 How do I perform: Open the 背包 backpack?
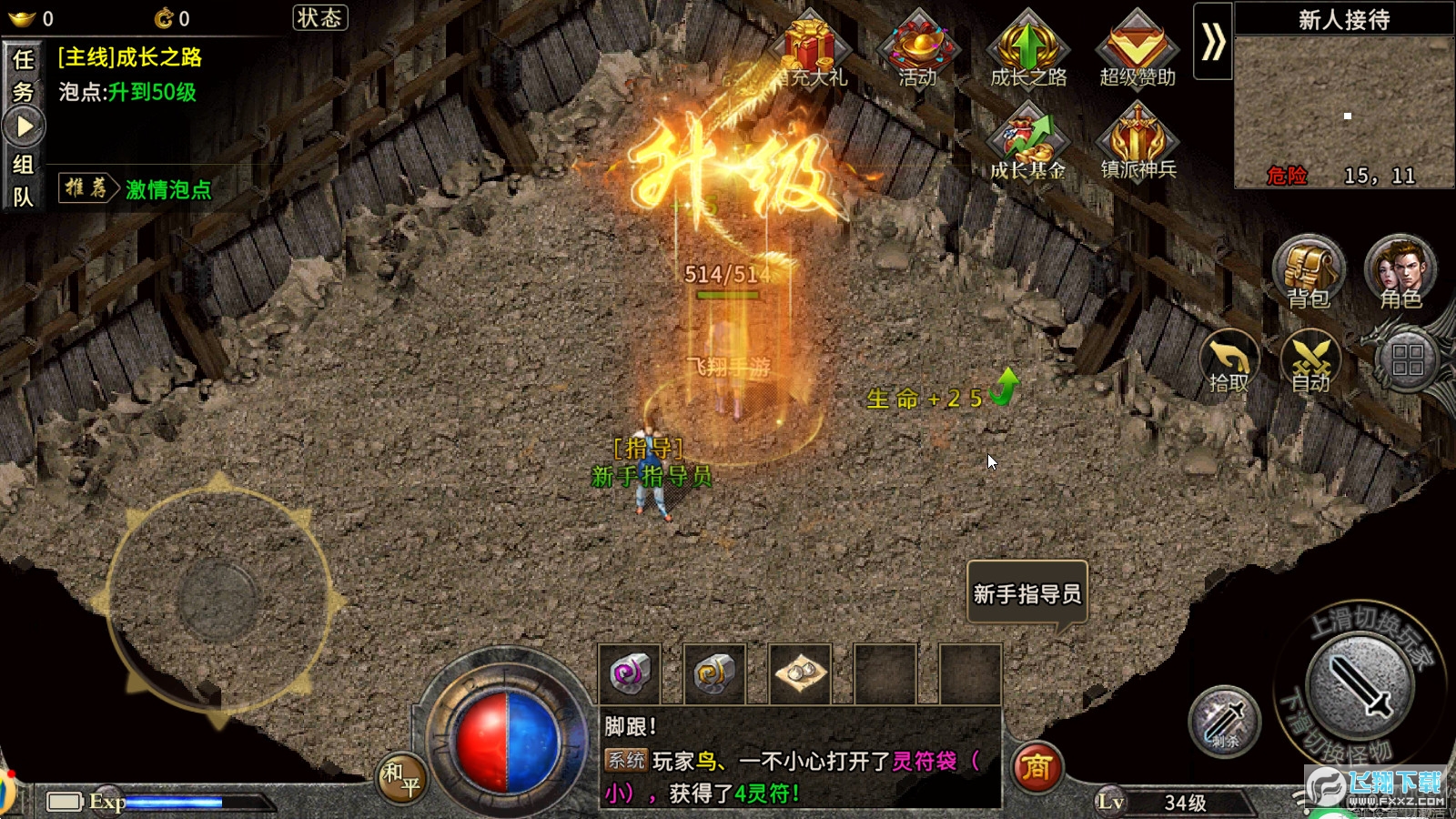click(1309, 273)
